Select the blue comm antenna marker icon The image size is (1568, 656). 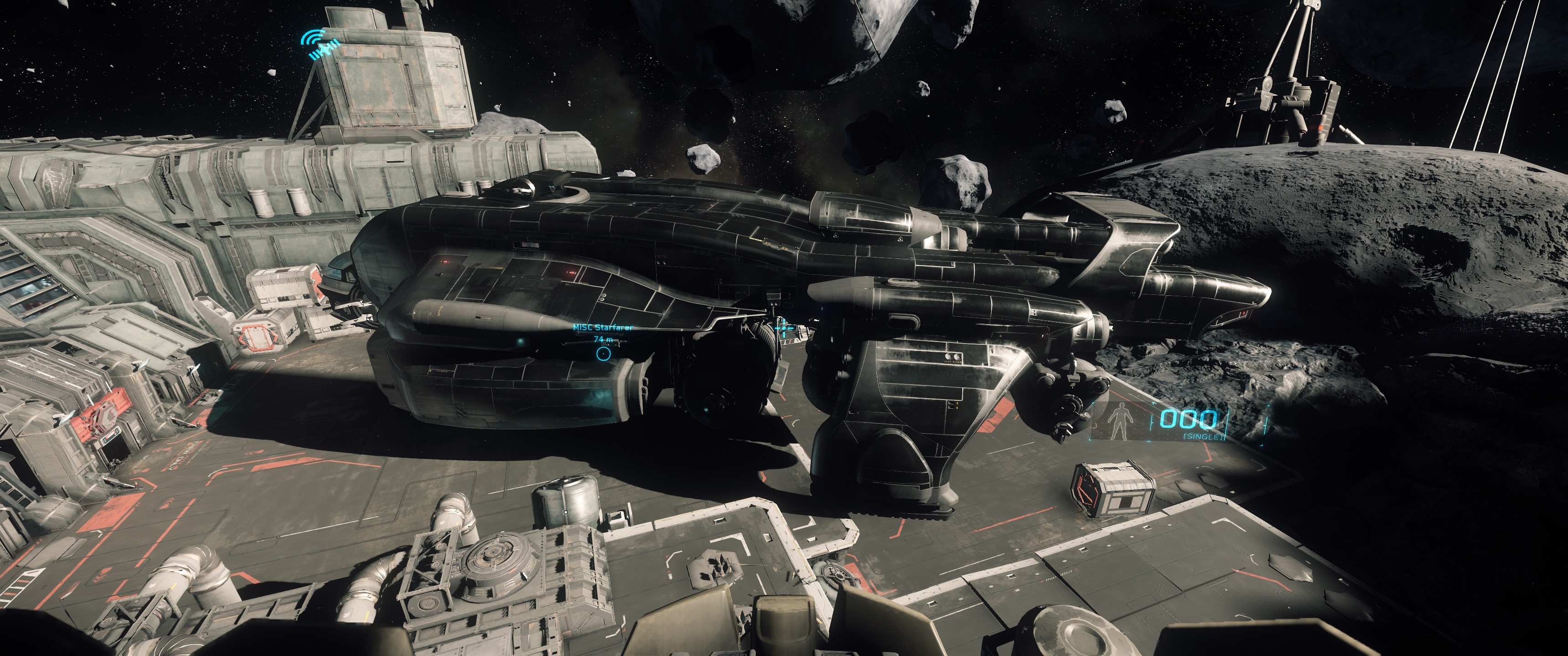[321, 45]
